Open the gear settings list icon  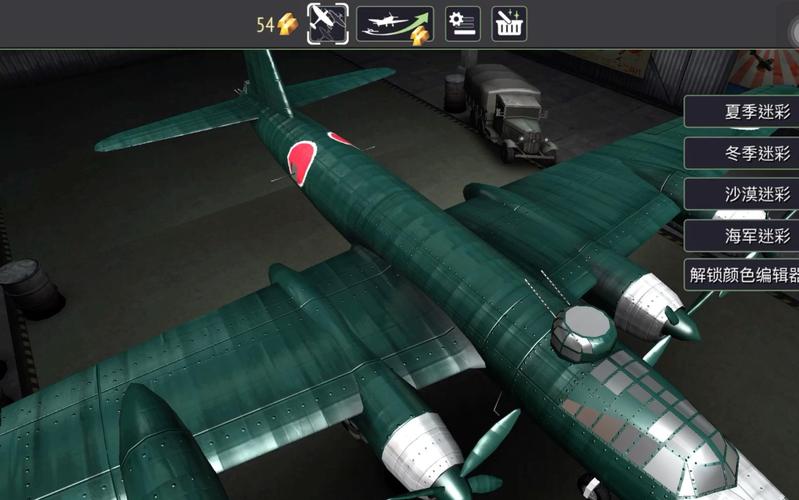point(462,23)
